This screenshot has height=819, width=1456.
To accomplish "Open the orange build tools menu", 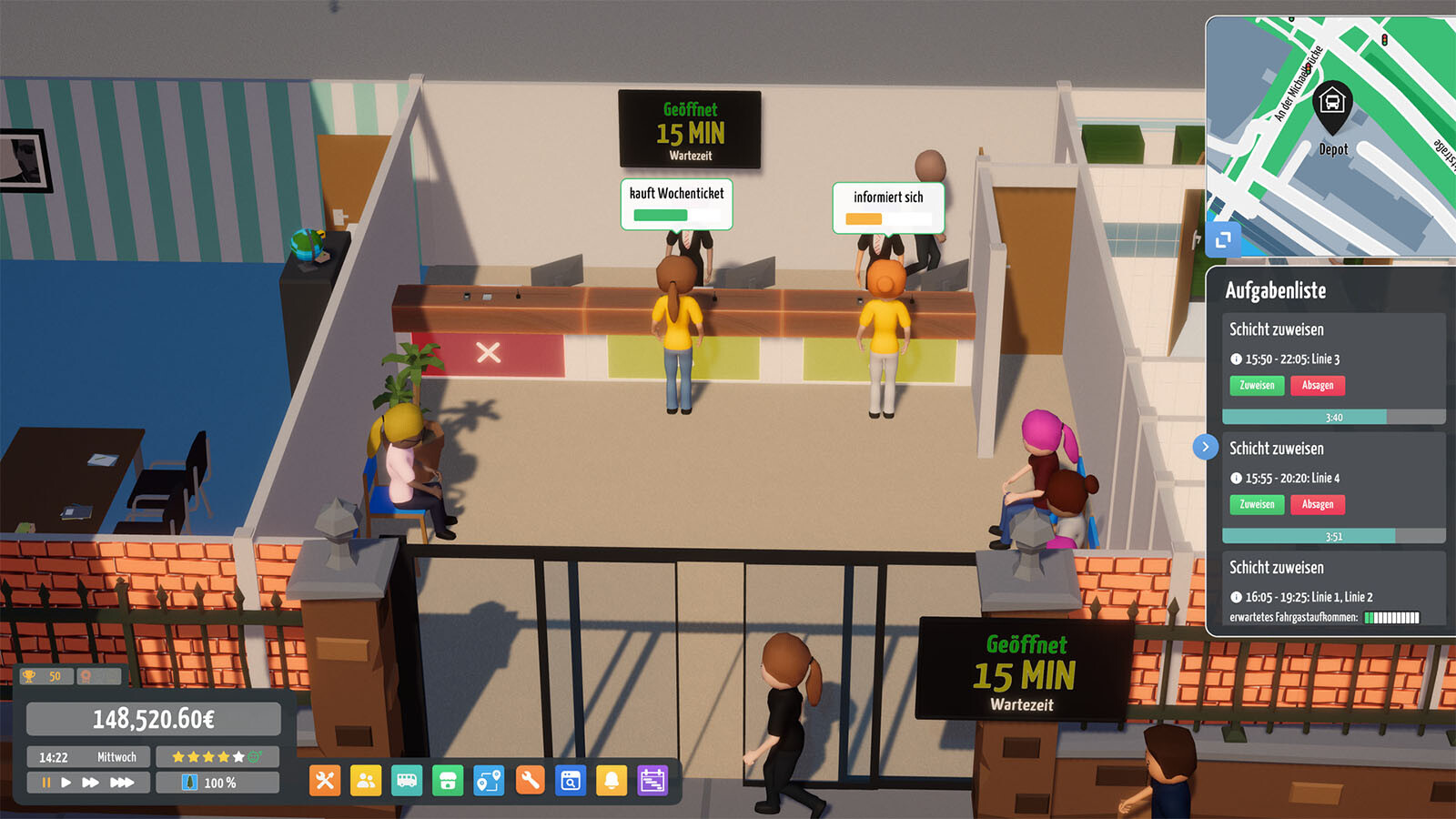I will coord(325,781).
